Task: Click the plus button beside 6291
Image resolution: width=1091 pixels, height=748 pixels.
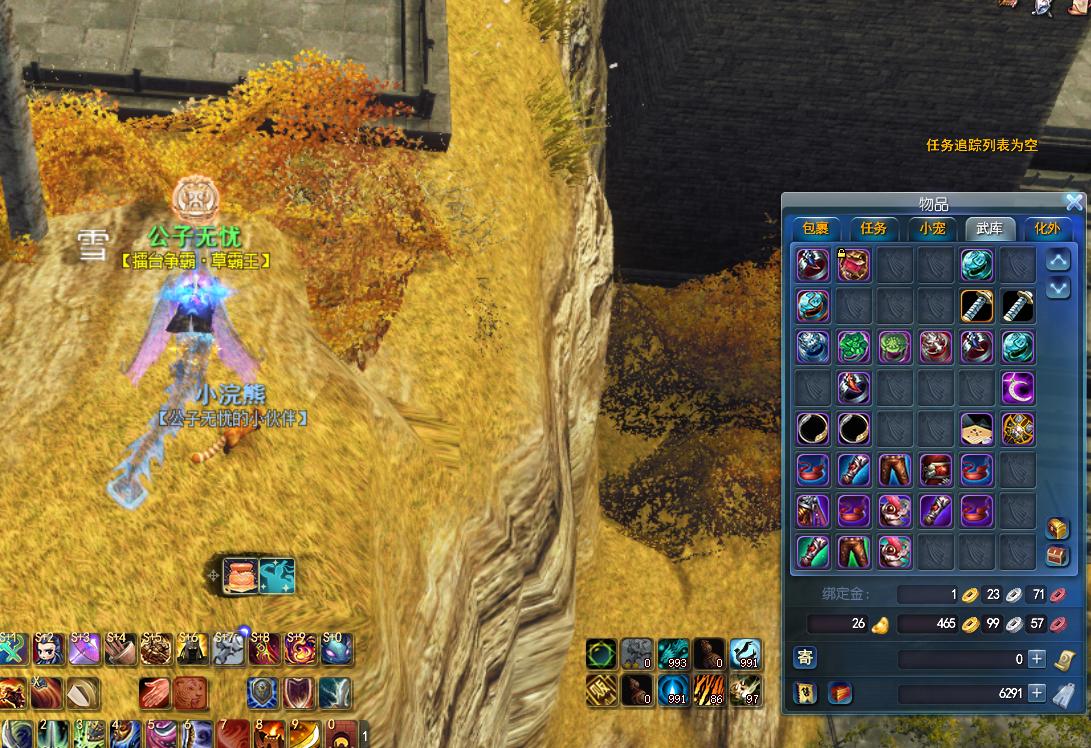Action: [1037, 693]
